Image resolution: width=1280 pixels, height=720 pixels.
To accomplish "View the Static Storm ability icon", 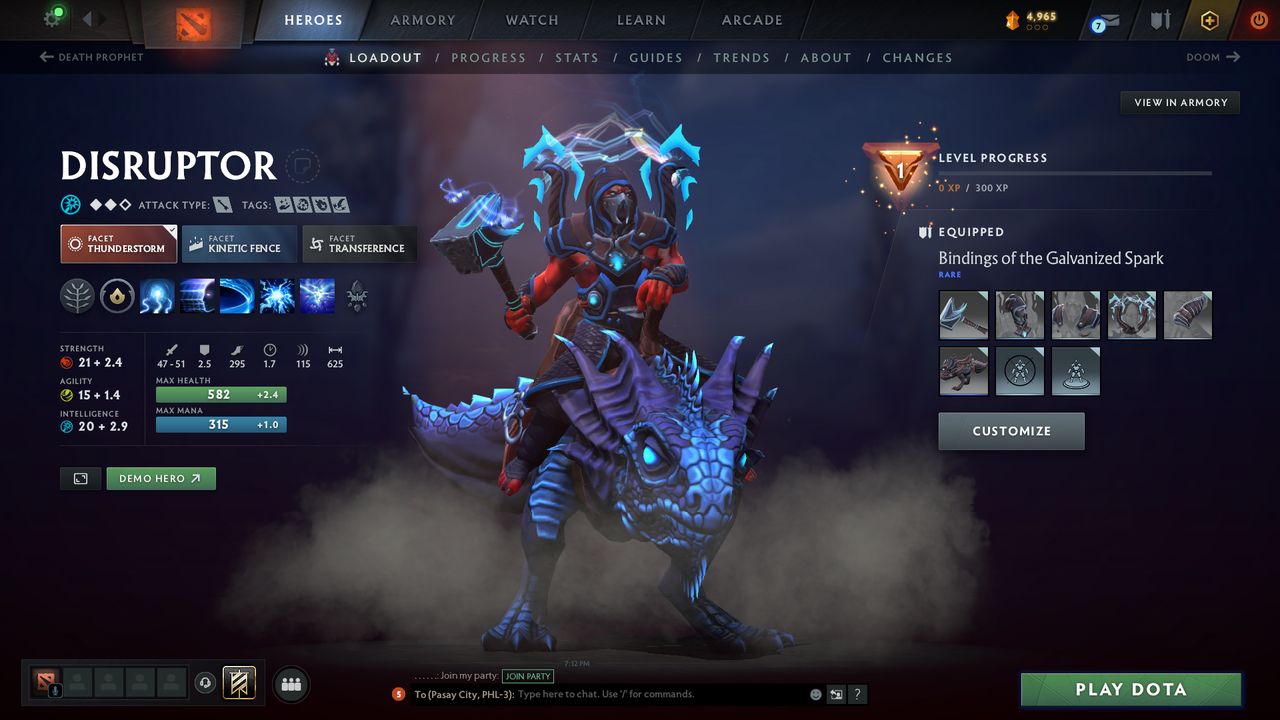I will (x=277, y=296).
